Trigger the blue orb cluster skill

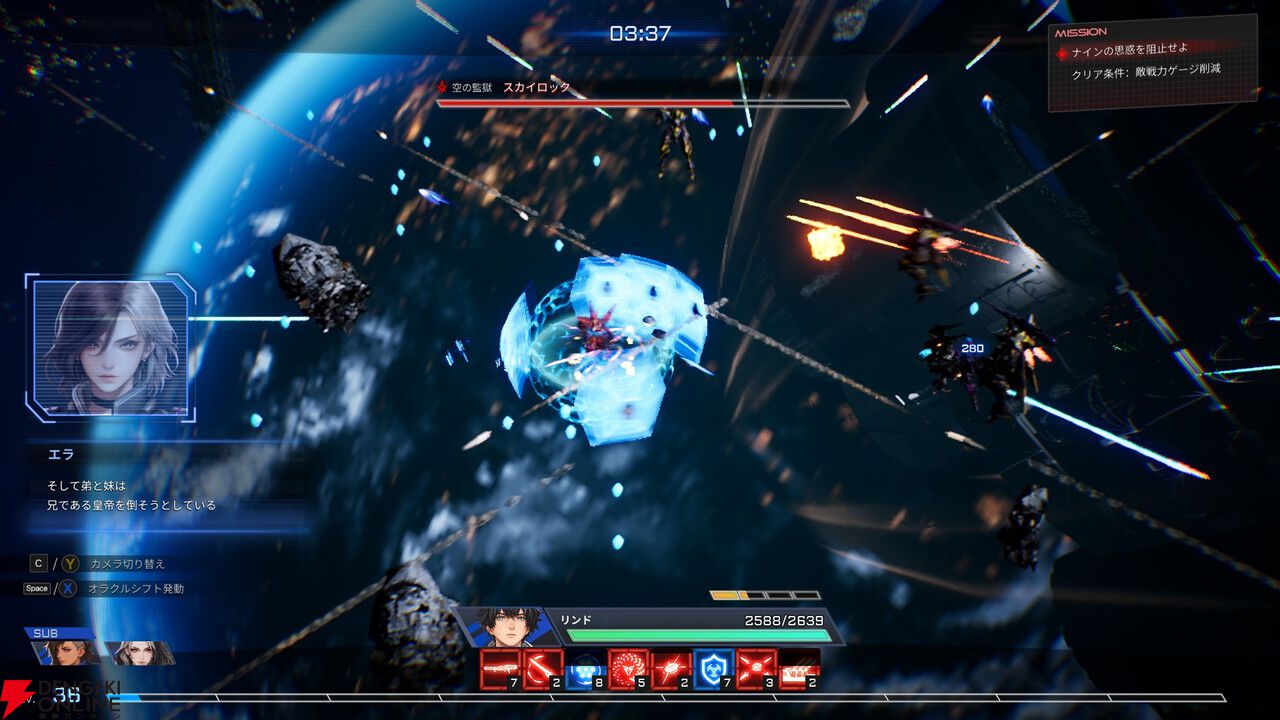tap(586, 669)
